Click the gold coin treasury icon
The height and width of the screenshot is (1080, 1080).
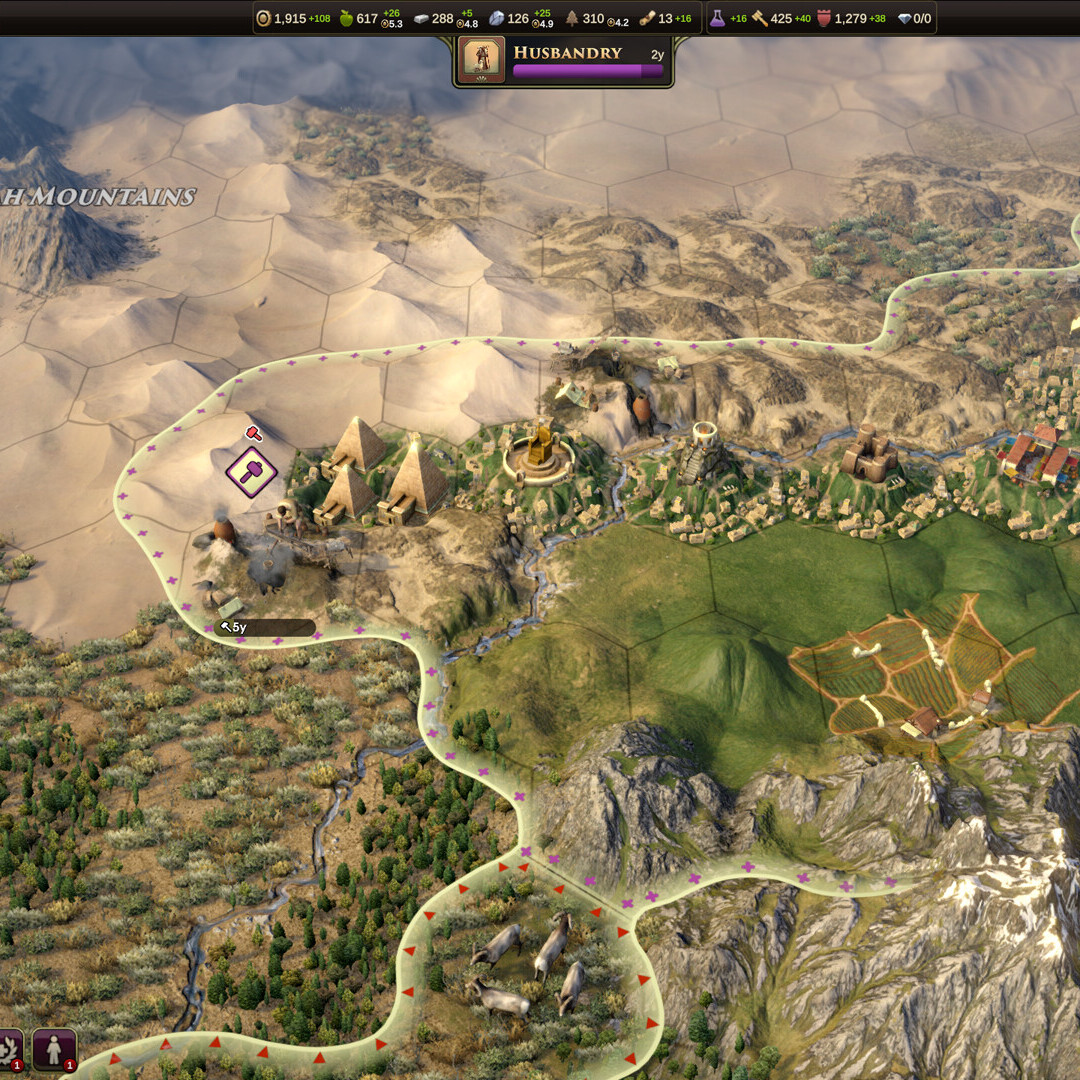(x=264, y=18)
